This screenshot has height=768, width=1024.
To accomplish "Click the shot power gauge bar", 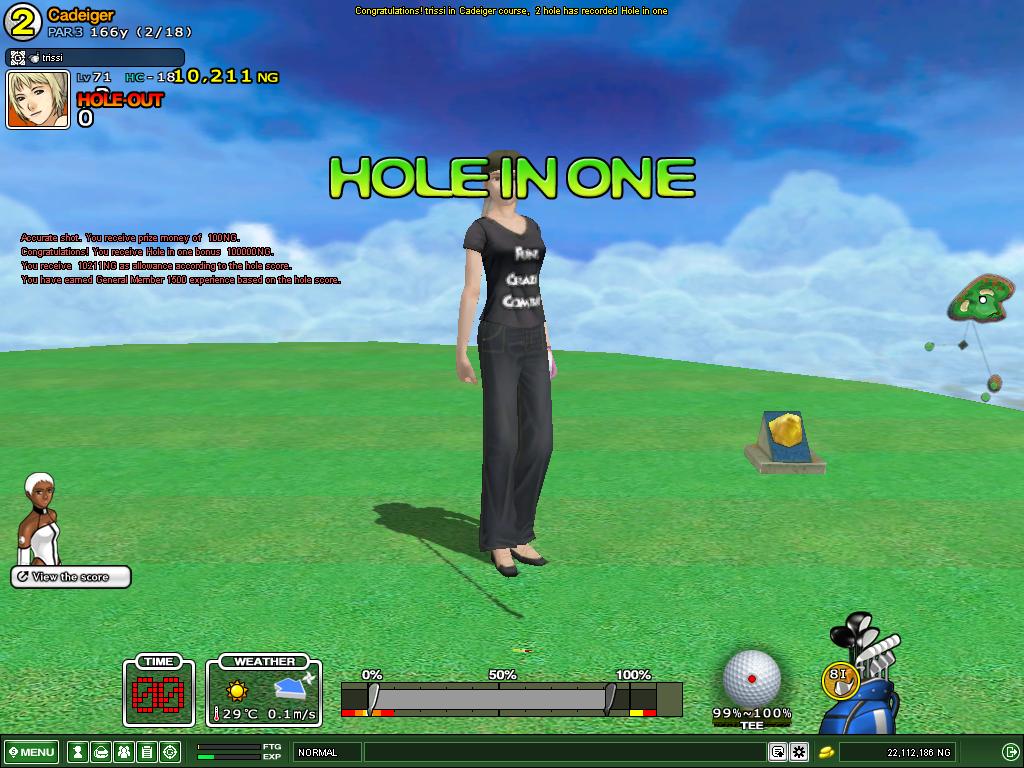I will coord(490,696).
